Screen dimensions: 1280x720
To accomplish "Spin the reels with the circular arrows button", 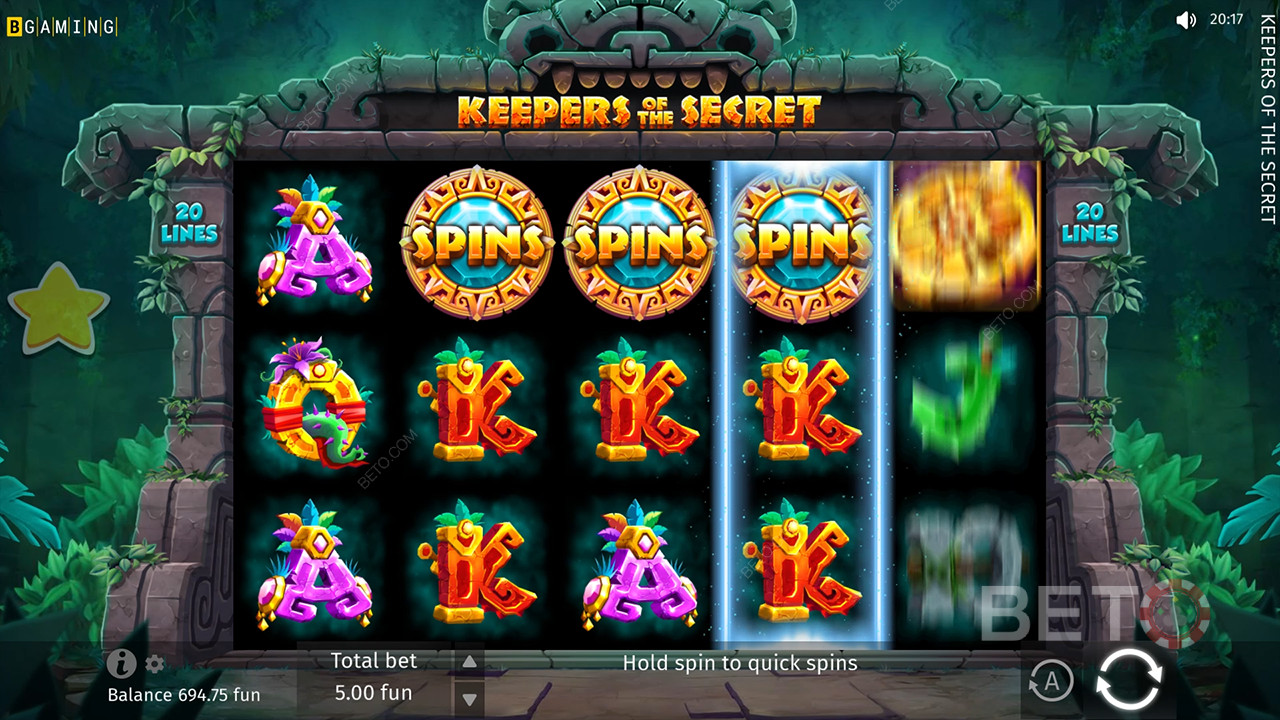I will (1129, 680).
